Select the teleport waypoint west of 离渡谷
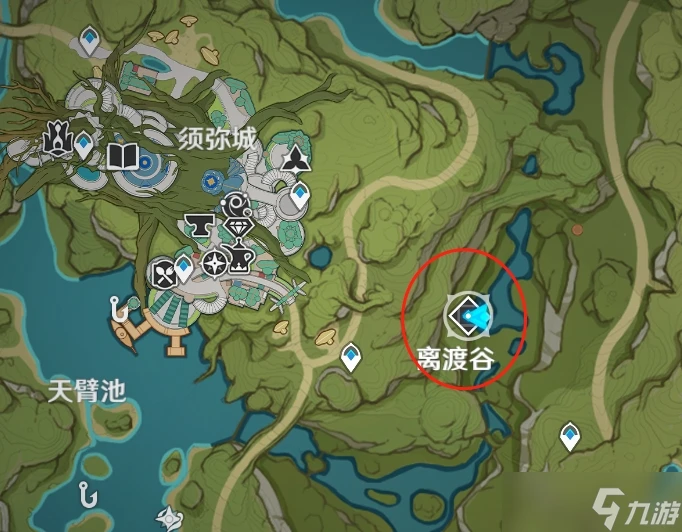 pyautogui.click(x=350, y=355)
